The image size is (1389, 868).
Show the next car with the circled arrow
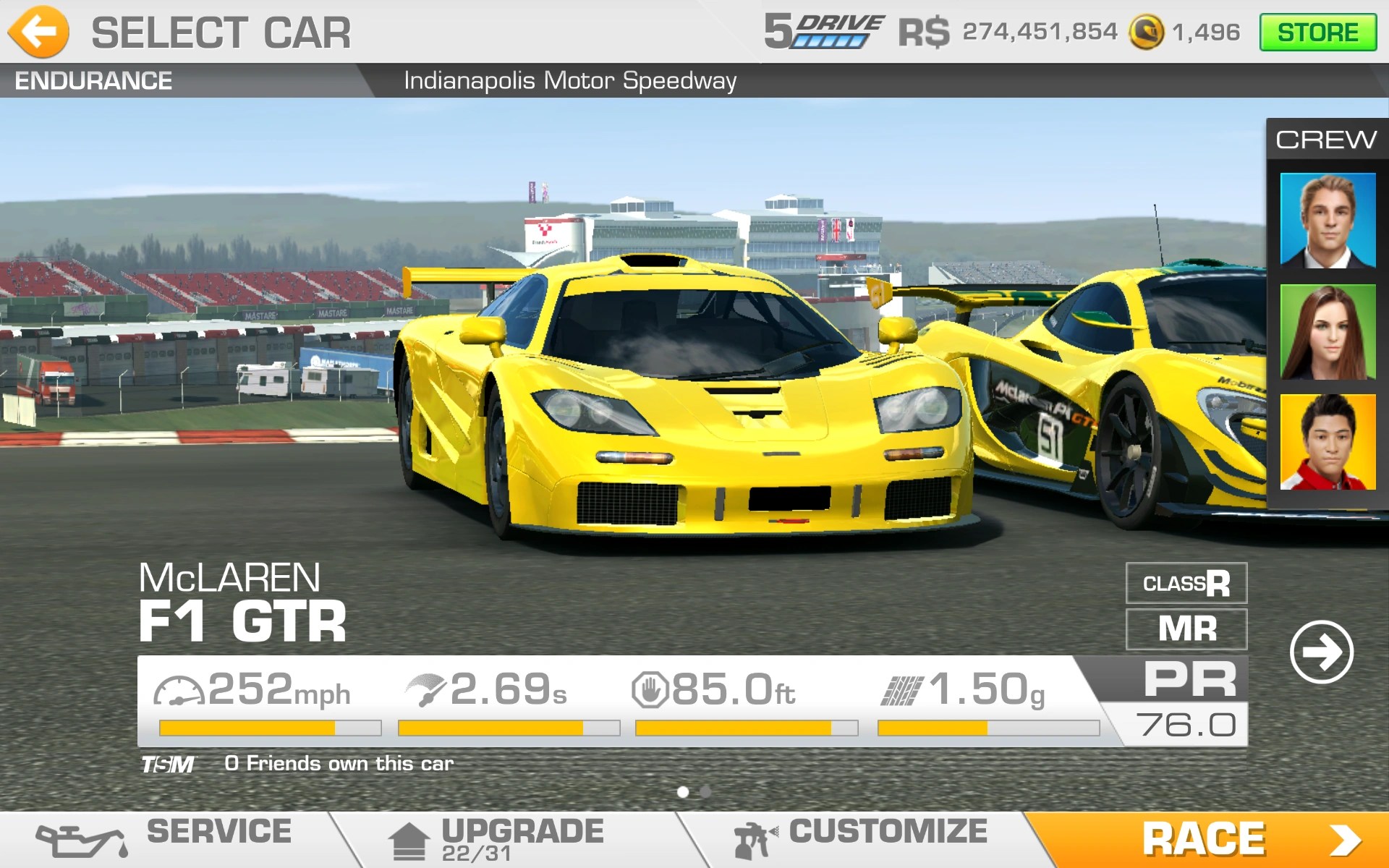1321,652
